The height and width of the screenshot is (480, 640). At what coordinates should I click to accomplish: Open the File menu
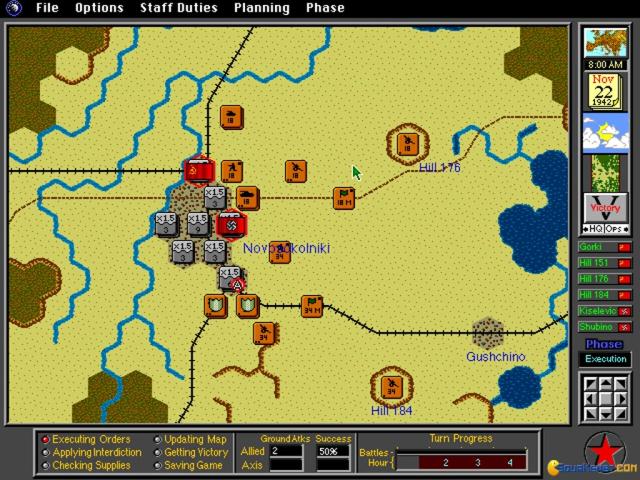pos(47,8)
